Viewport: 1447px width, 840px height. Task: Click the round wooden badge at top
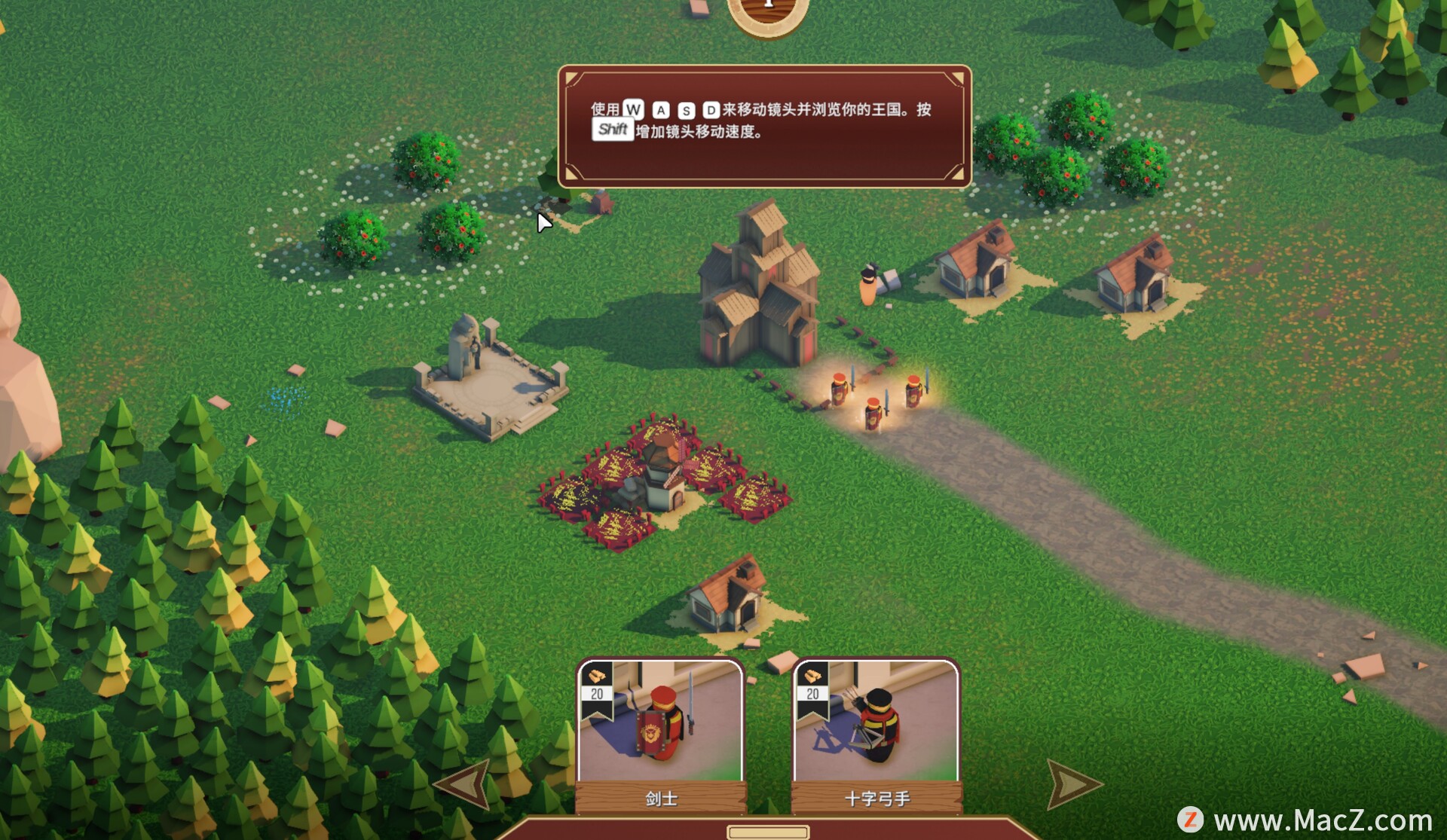(768, 14)
